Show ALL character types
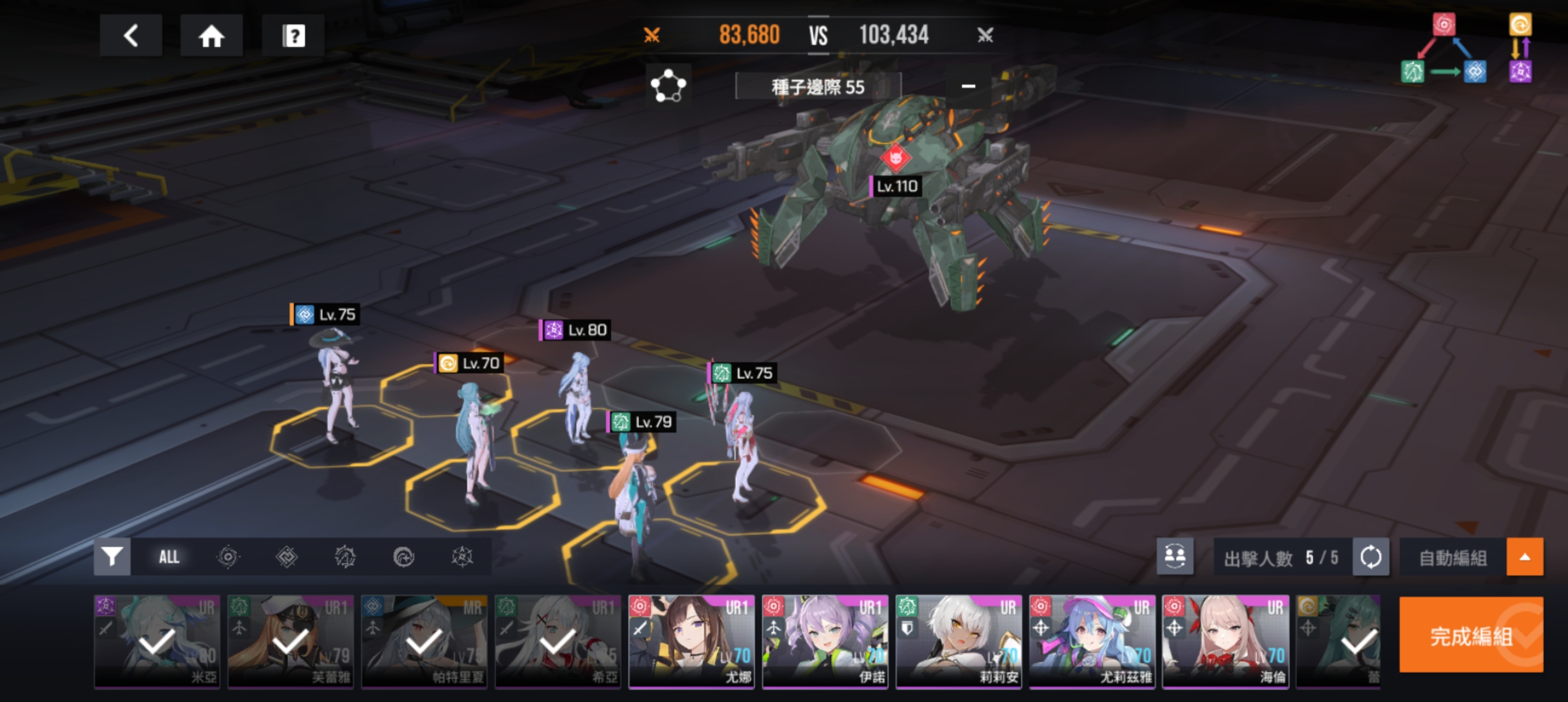The width and height of the screenshot is (1568, 702). 169,557
